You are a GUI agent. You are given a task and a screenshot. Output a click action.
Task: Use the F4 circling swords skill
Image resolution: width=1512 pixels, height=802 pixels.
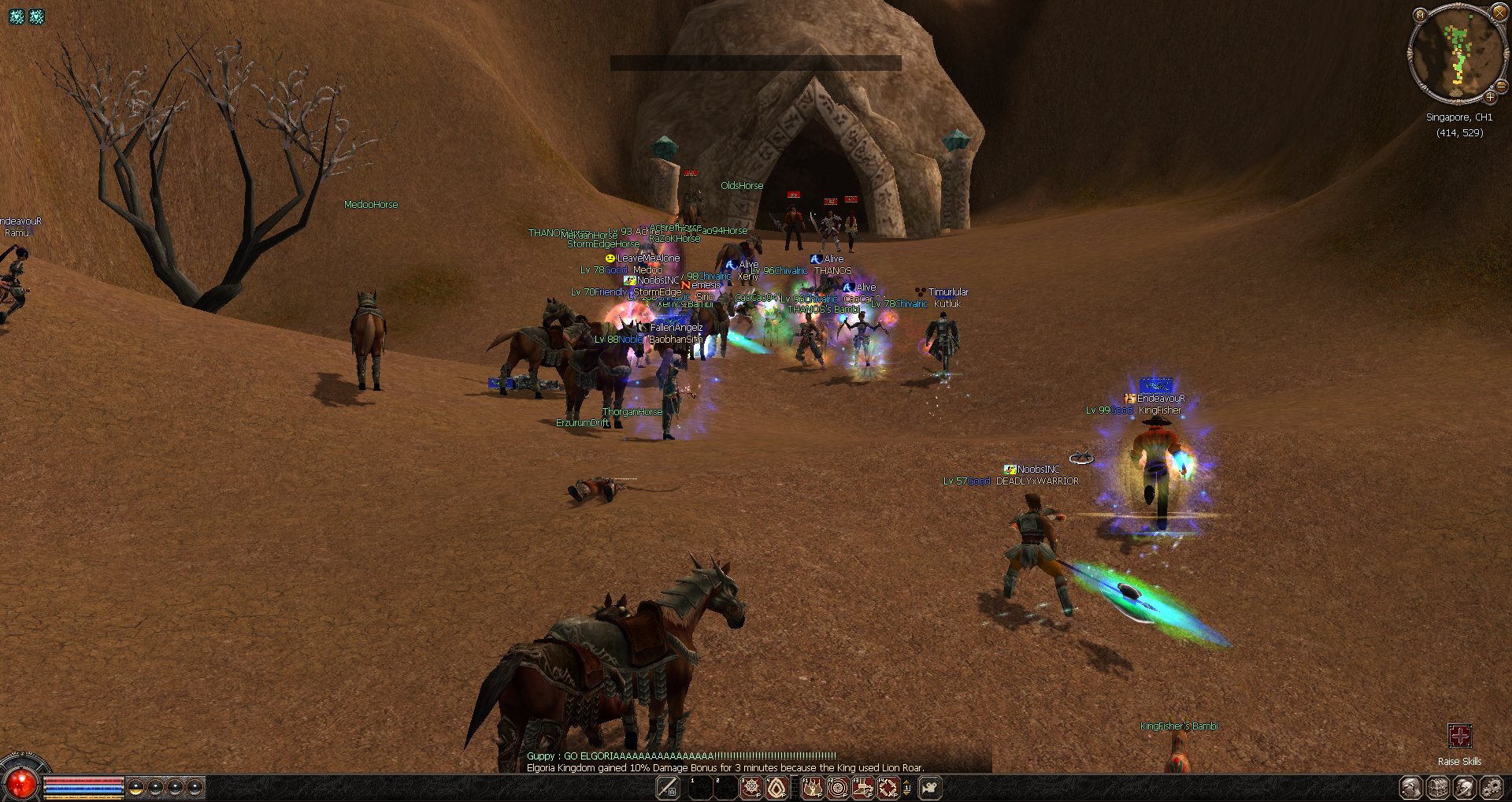tap(888, 787)
